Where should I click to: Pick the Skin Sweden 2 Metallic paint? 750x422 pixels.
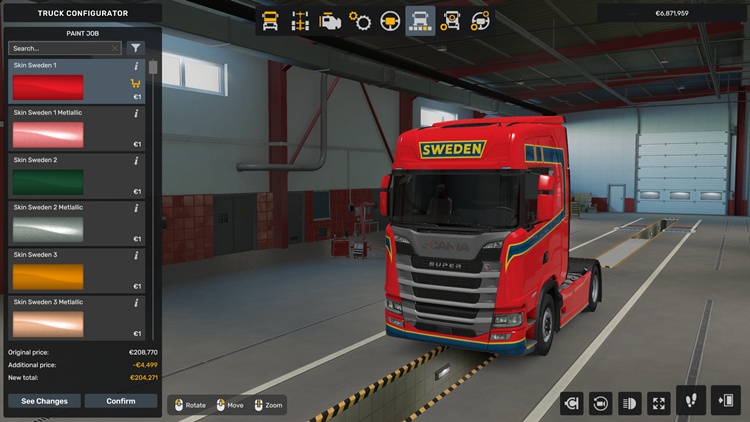click(x=76, y=222)
